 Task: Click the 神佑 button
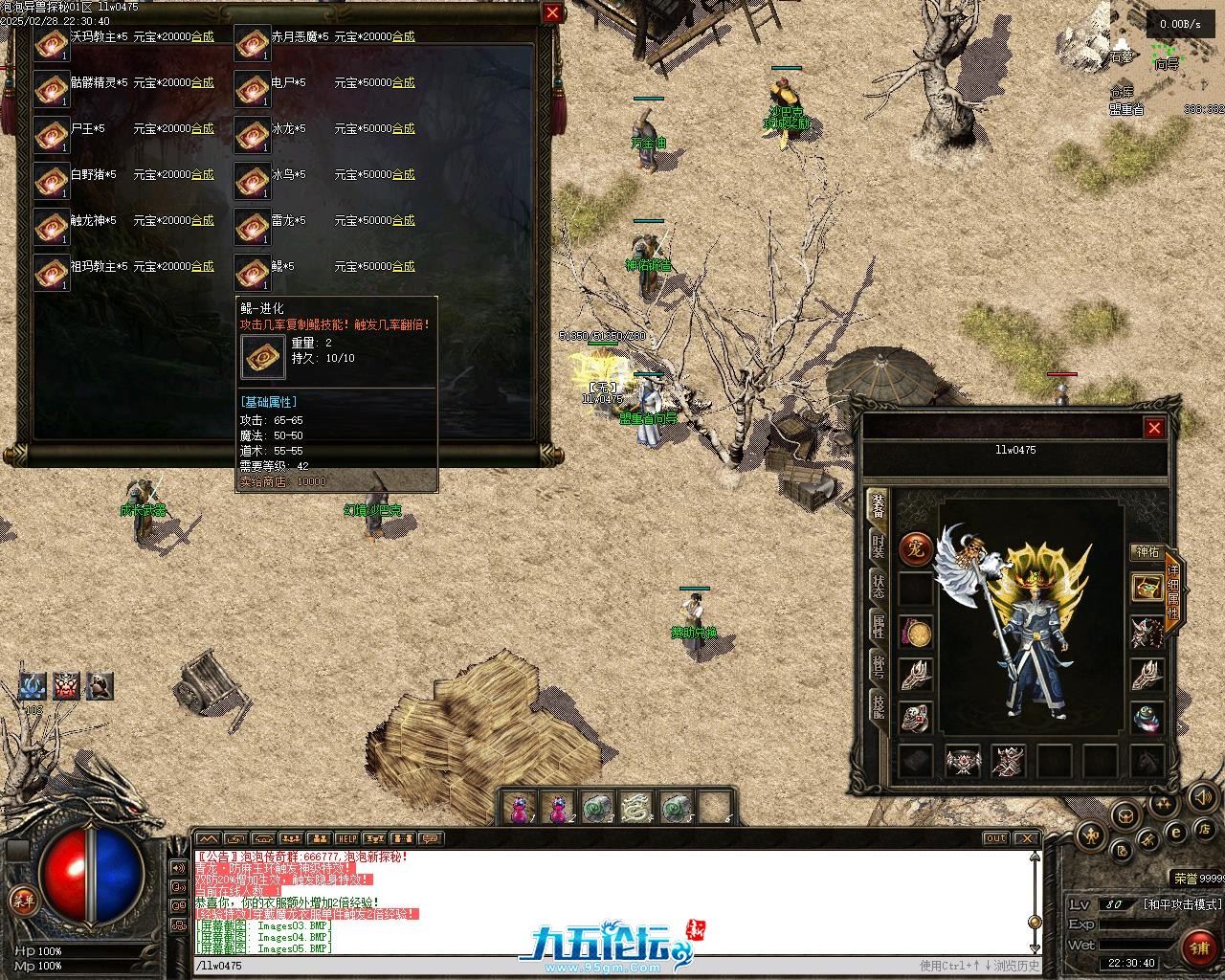pos(1147,551)
